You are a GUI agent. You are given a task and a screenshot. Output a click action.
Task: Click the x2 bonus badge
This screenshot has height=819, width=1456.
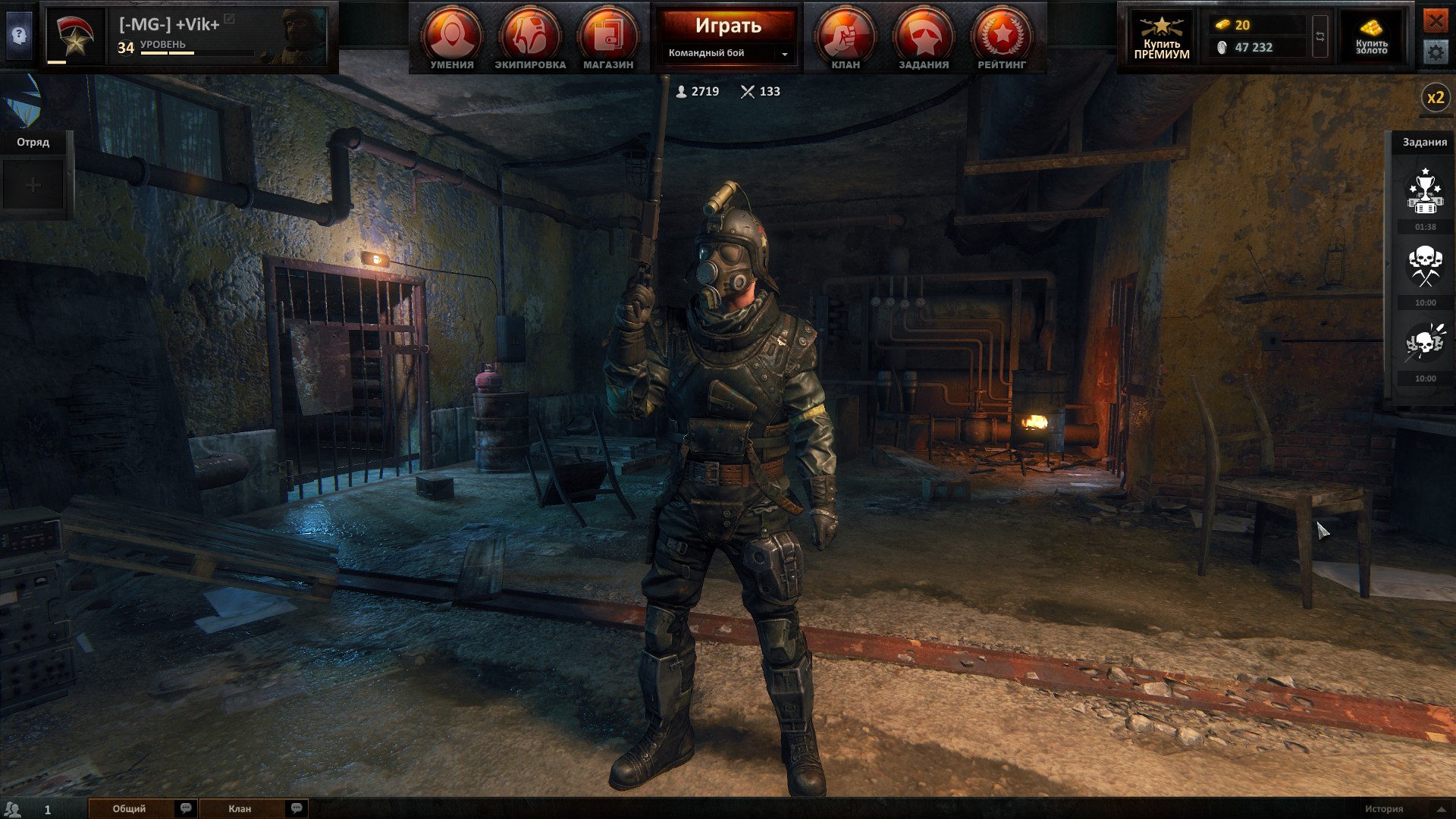(1436, 98)
